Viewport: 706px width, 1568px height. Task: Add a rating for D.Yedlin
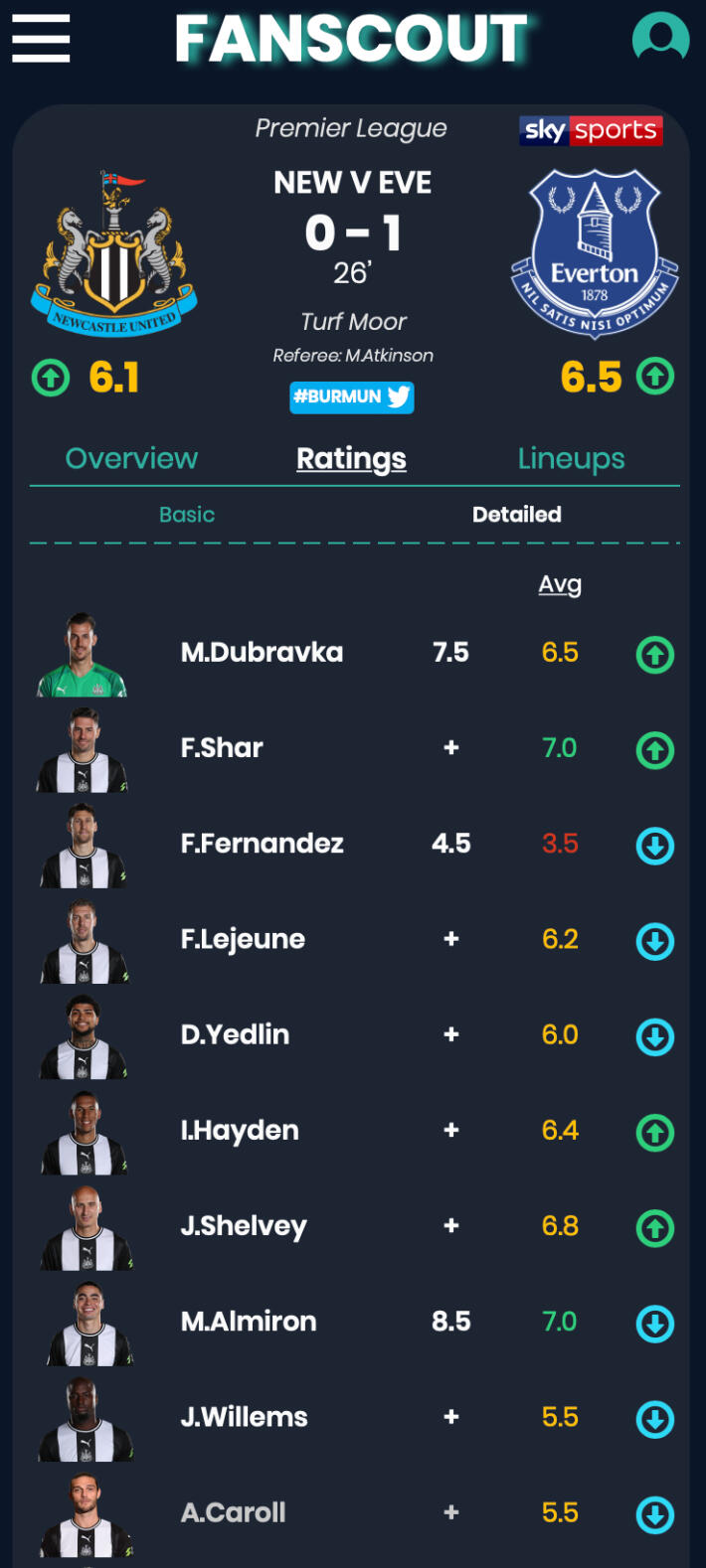(451, 1034)
